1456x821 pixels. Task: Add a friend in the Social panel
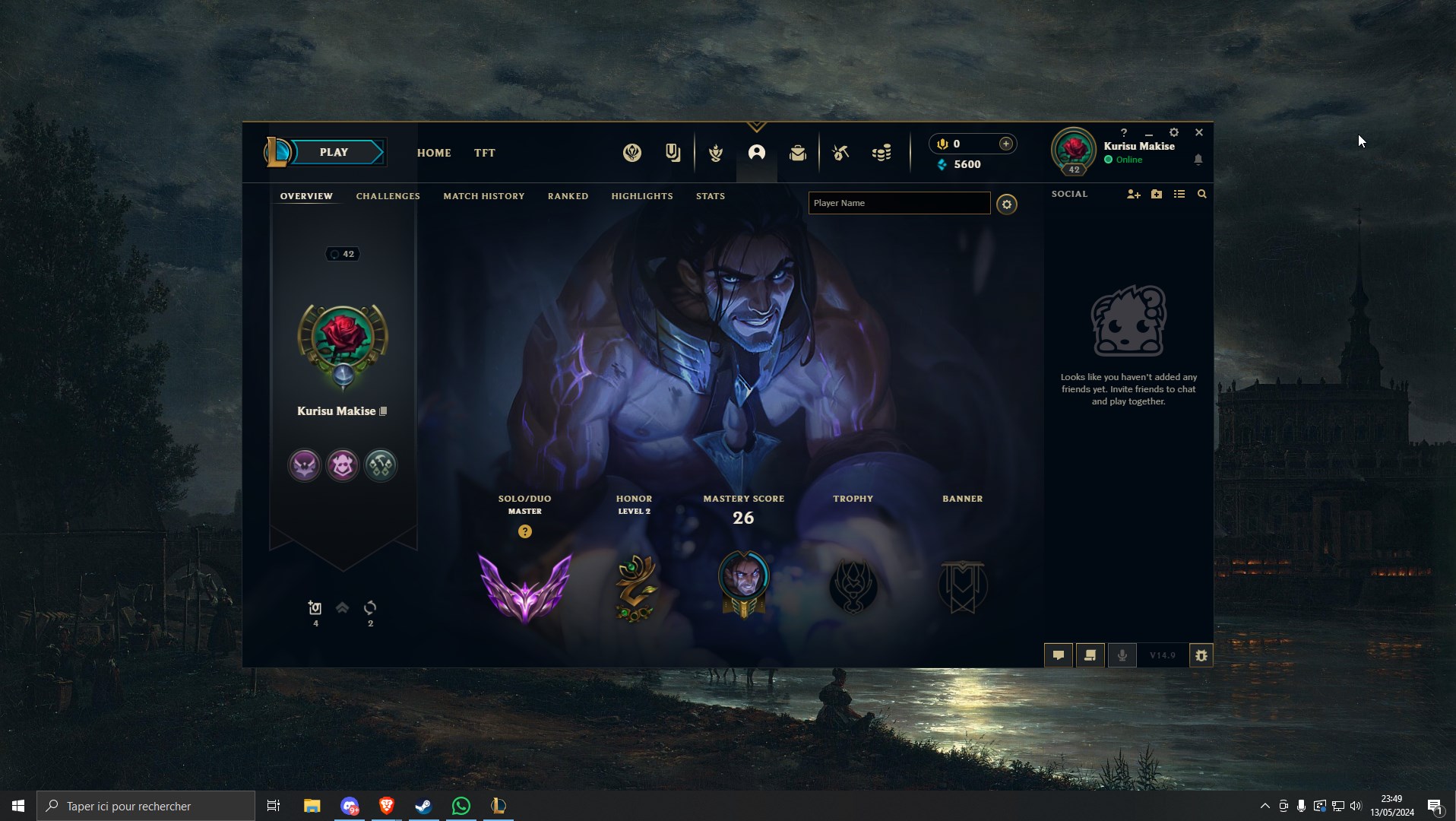click(1133, 194)
